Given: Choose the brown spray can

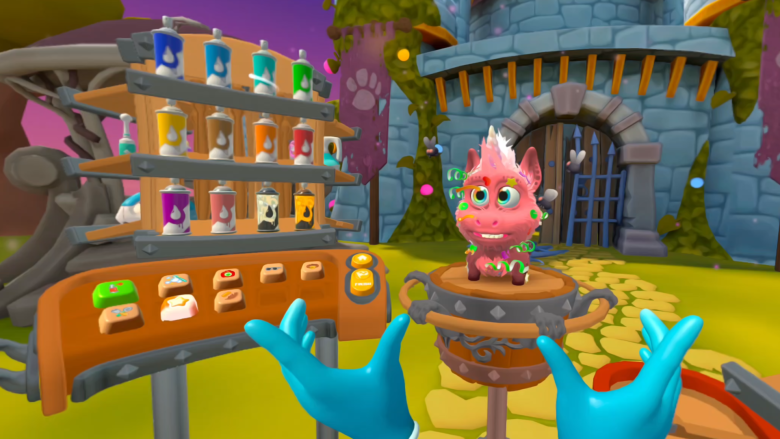Looking at the screenshot, I should 220,134.
